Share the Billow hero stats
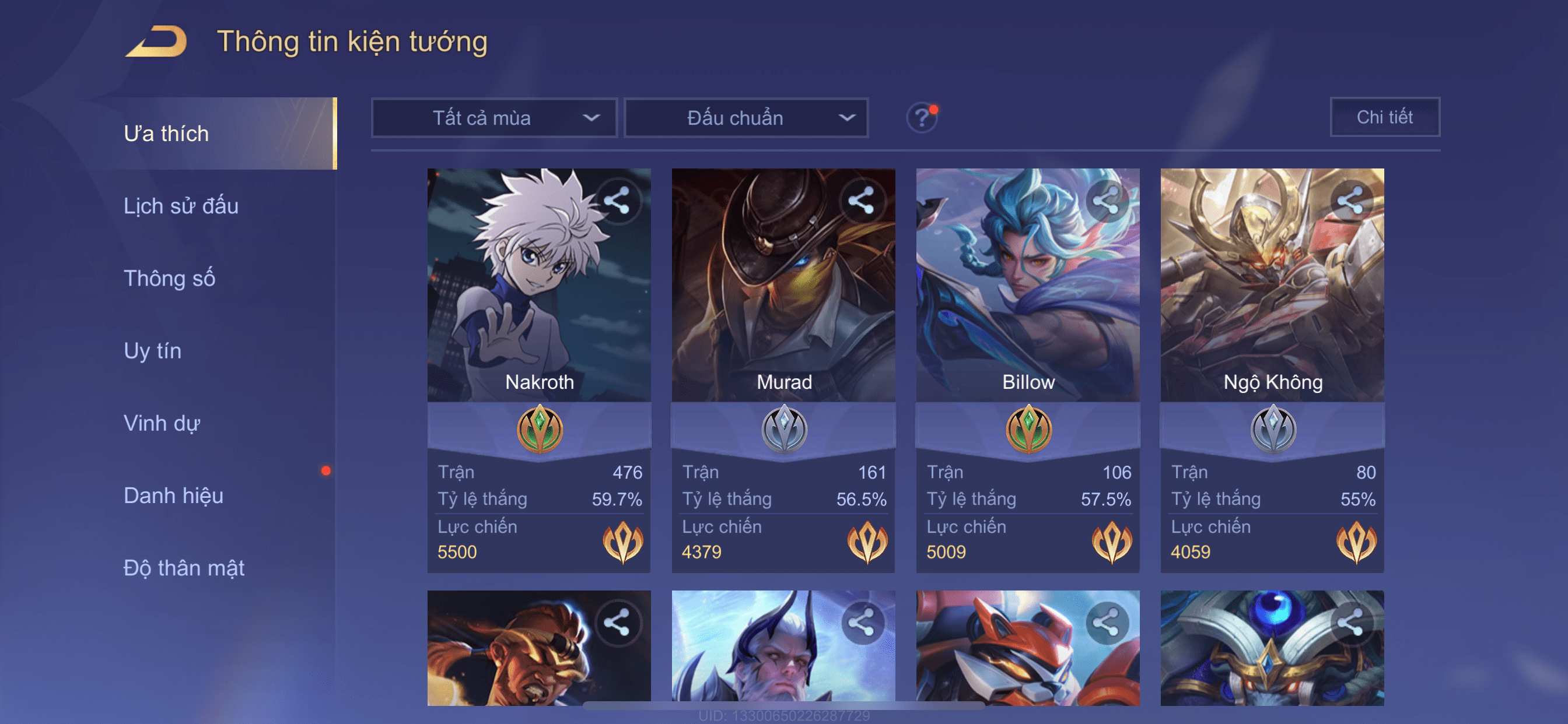The width and height of the screenshot is (1568, 724). tap(1106, 200)
